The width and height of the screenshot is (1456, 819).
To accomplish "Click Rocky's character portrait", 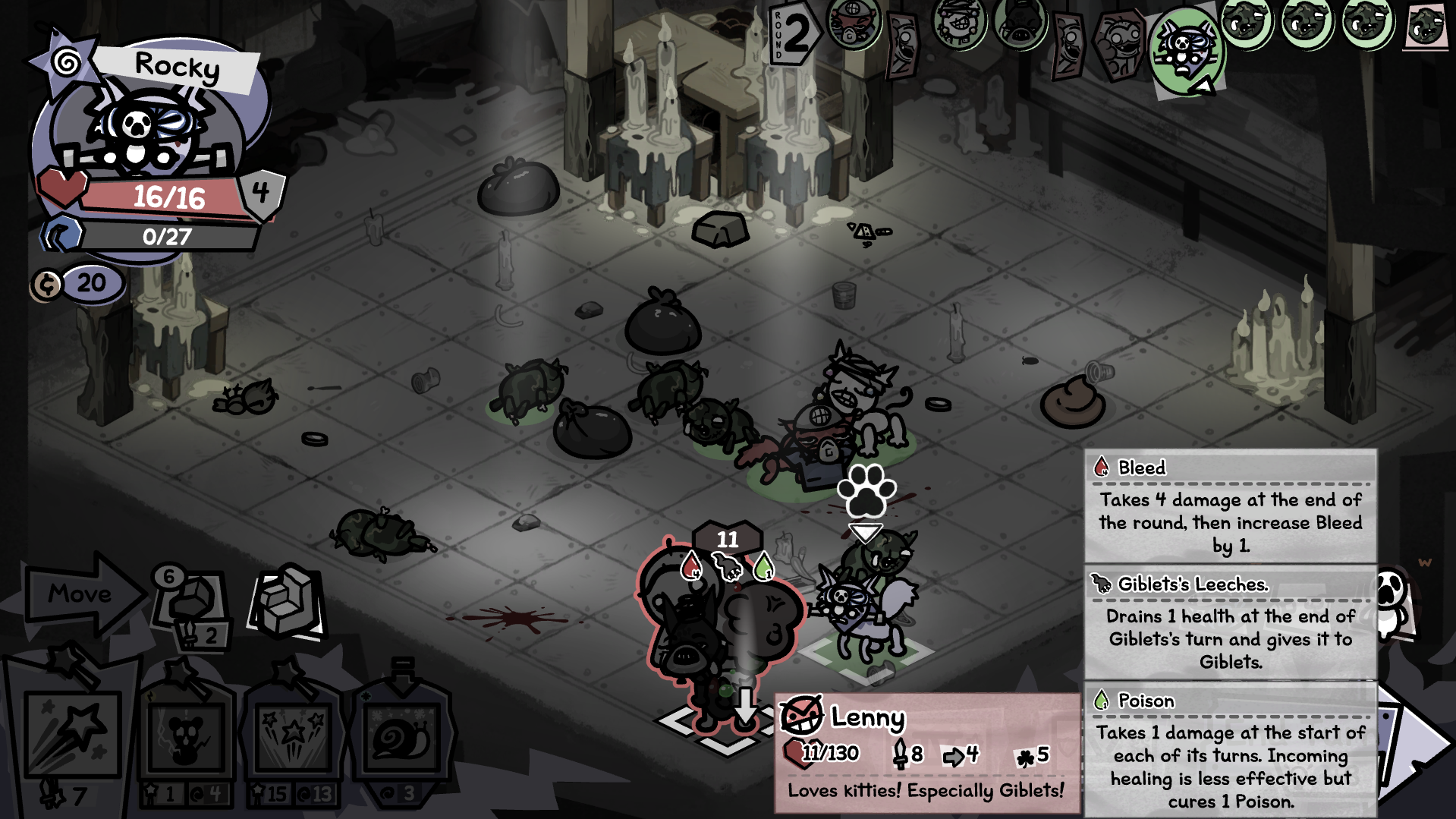I will point(144,129).
